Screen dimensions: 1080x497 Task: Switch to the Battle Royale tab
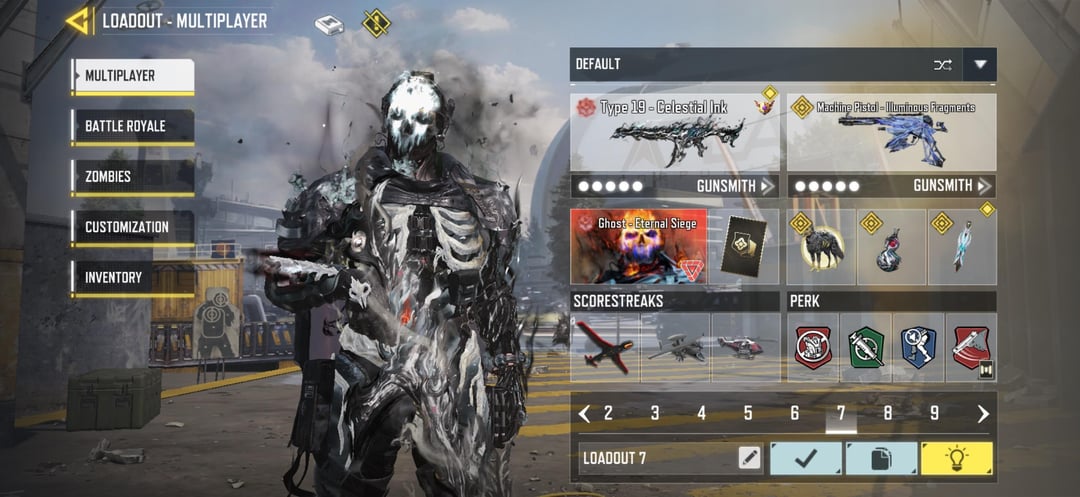132,127
